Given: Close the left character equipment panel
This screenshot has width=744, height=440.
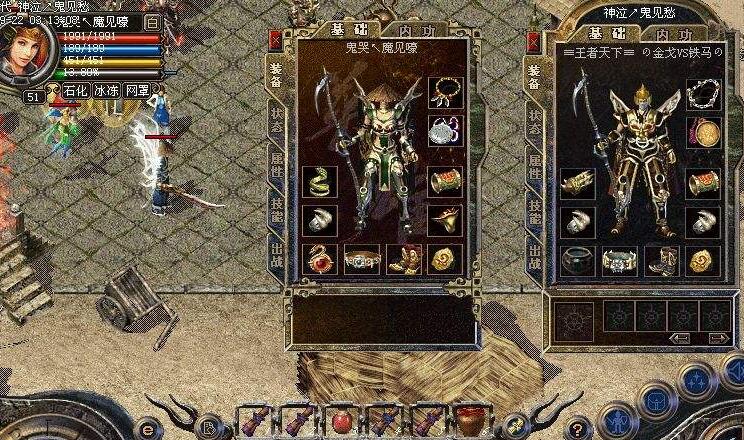Looking at the screenshot, I should tap(277, 40).
